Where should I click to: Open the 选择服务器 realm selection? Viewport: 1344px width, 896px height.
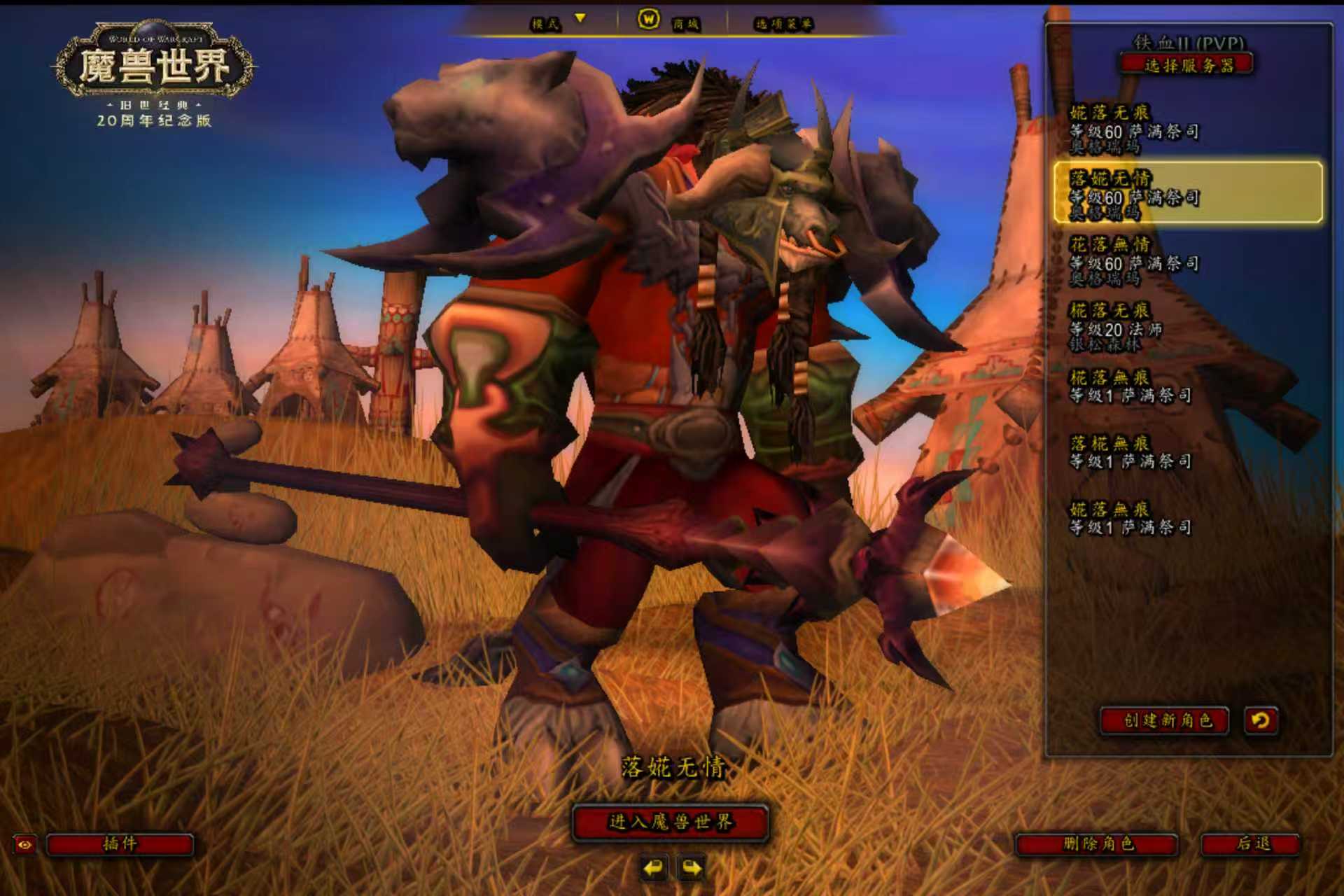pos(1187,66)
